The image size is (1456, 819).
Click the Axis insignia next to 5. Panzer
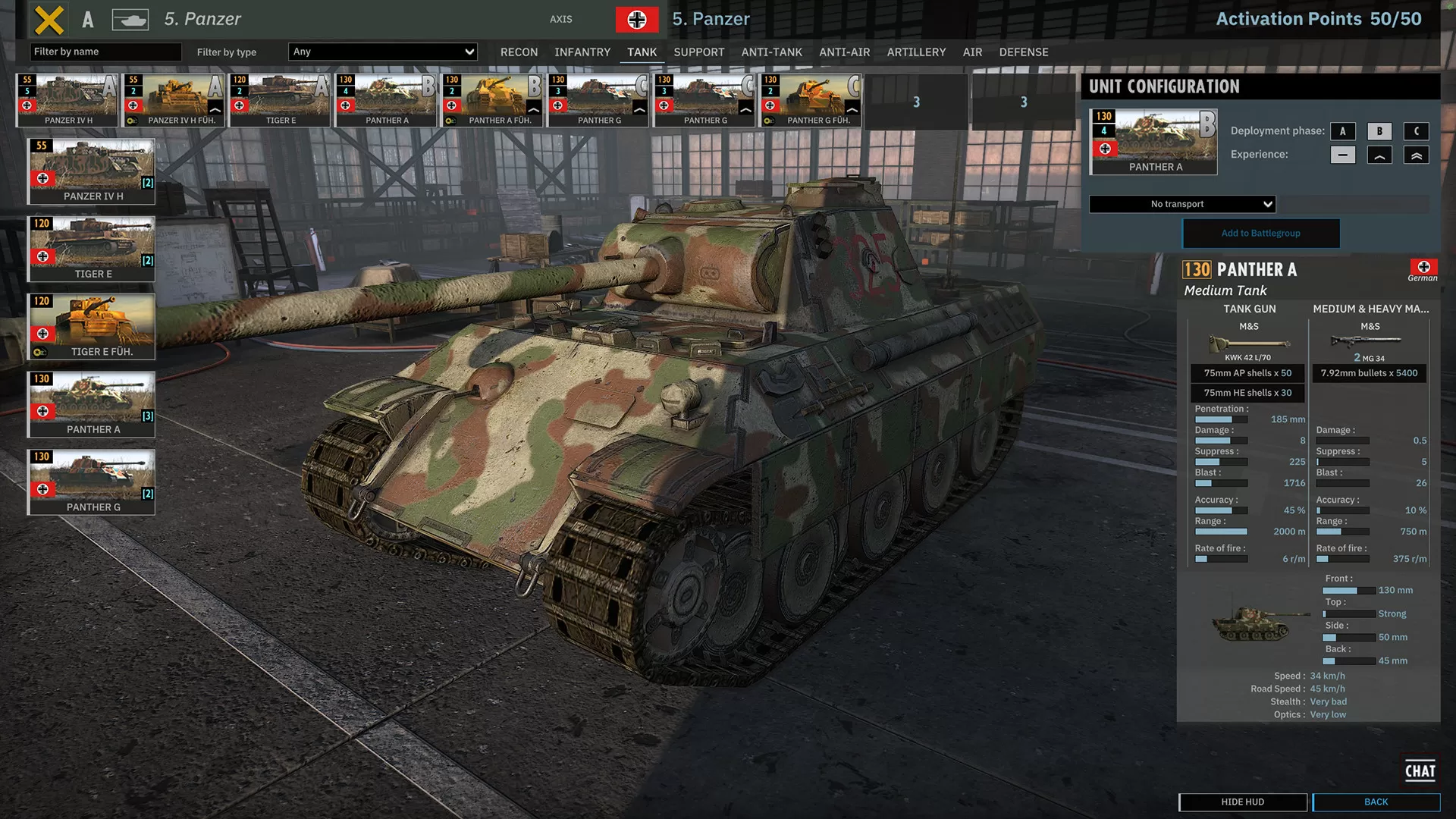pyautogui.click(x=637, y=19)
